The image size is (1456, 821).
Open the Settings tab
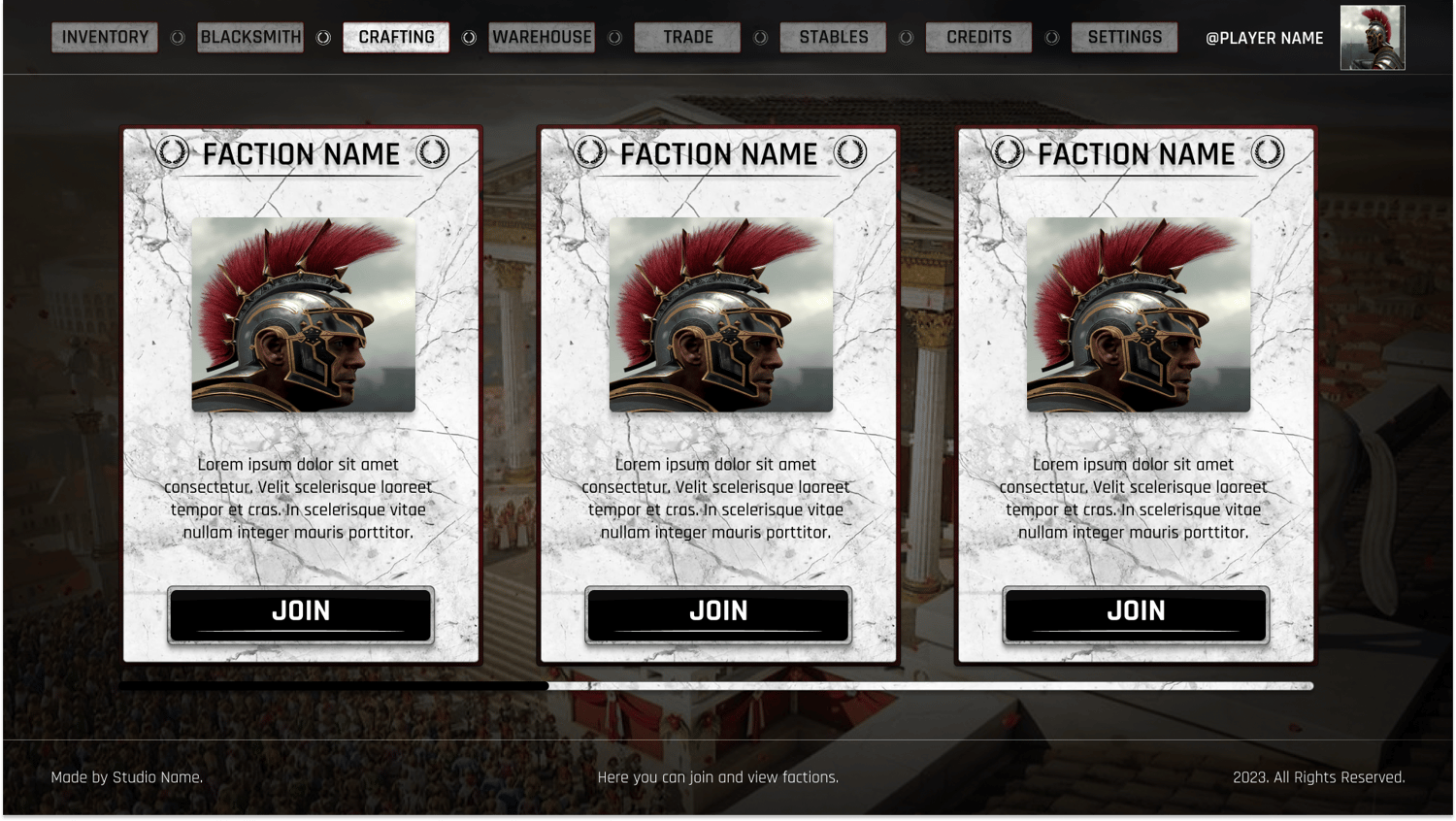1124,38
